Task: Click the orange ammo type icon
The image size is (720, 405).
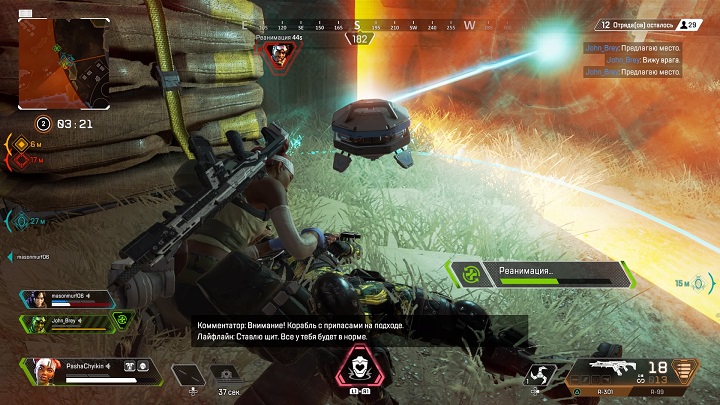Action: pyautogui.click(x=684, y=372)
